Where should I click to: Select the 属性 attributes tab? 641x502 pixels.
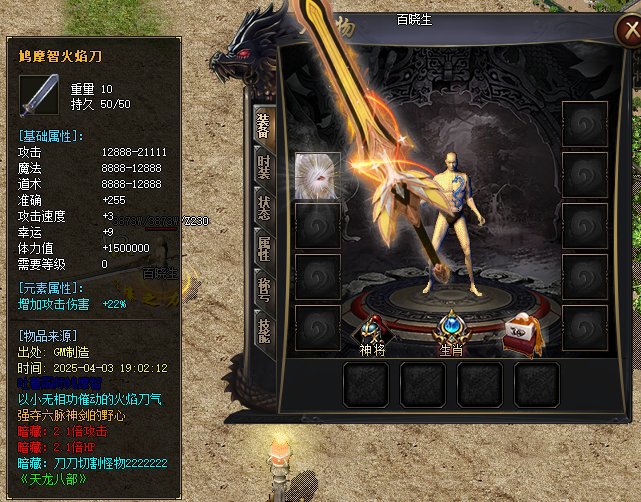(264, 250)
